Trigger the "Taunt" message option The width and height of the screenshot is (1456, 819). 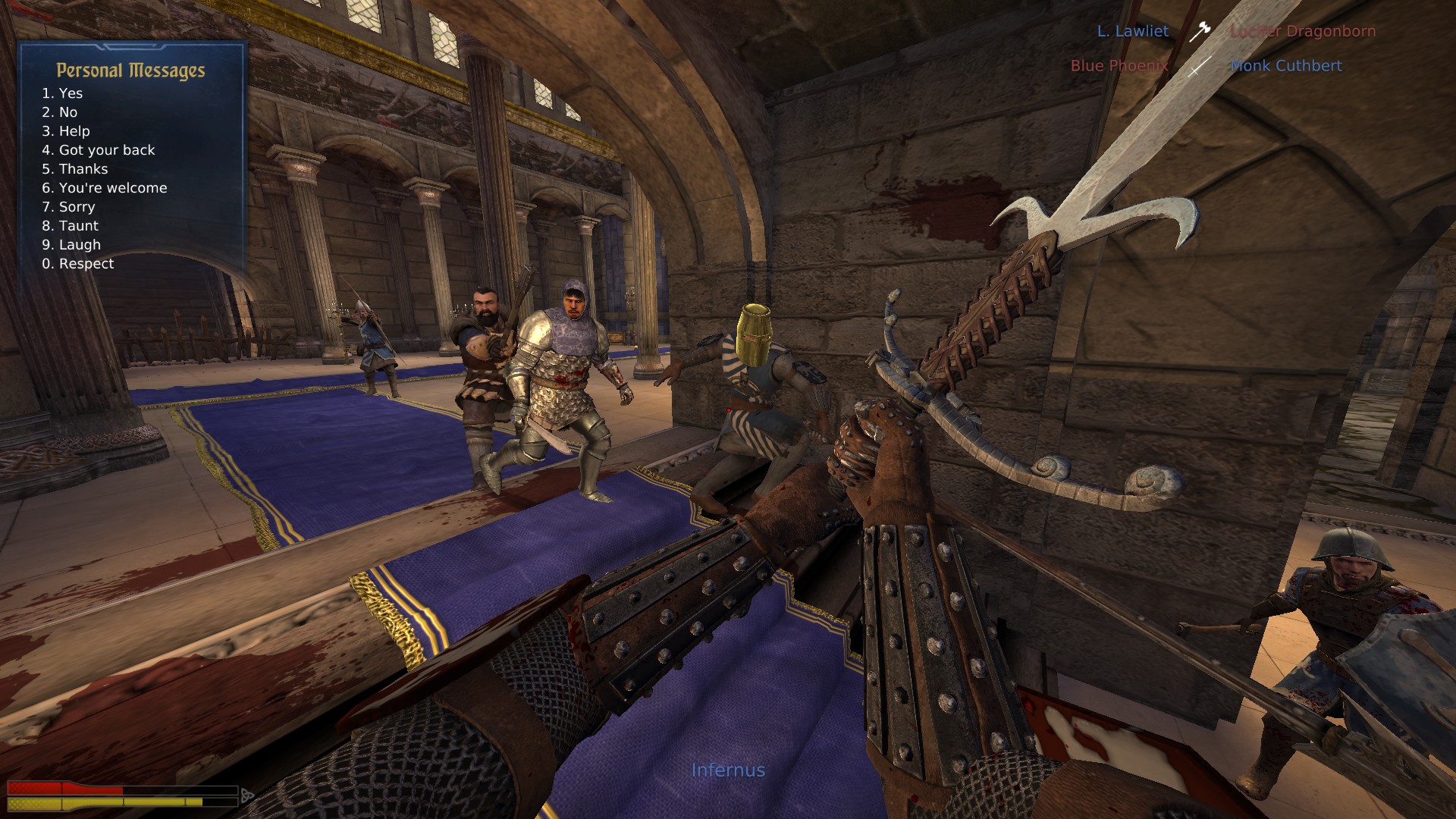[71, 226]
